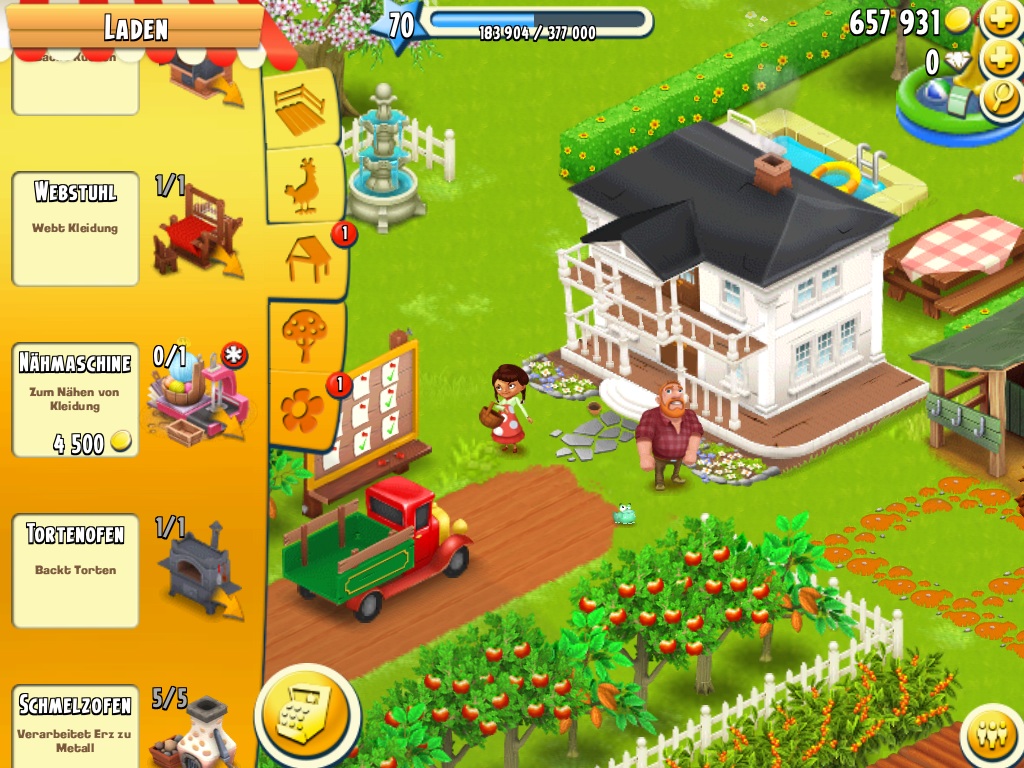The width and height of the screenshot is (1024, 768).
Task: Close the shop with cash register button
Action: [307, 714]
